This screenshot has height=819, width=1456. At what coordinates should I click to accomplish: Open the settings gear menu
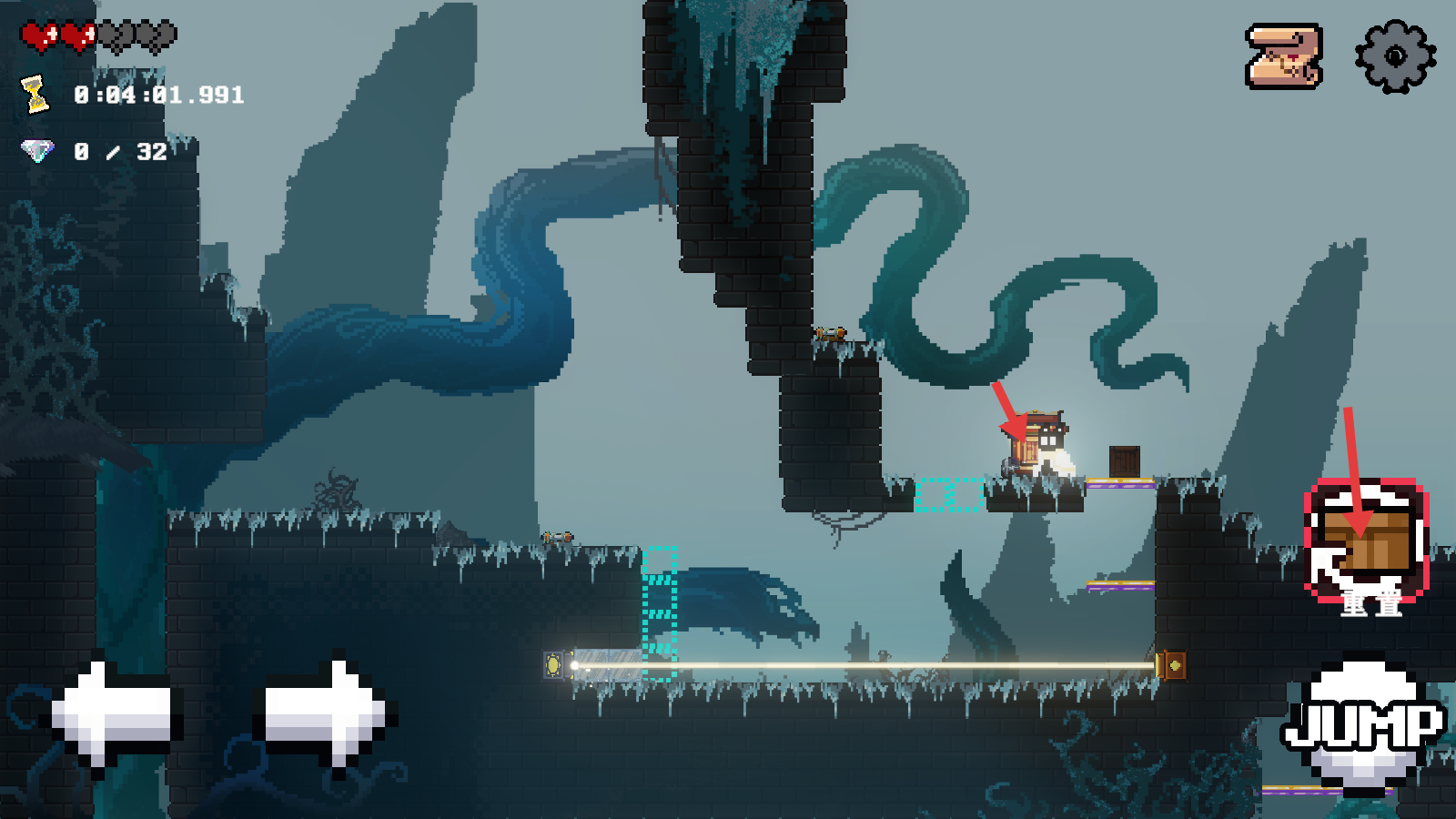(x=1395, y=56)
